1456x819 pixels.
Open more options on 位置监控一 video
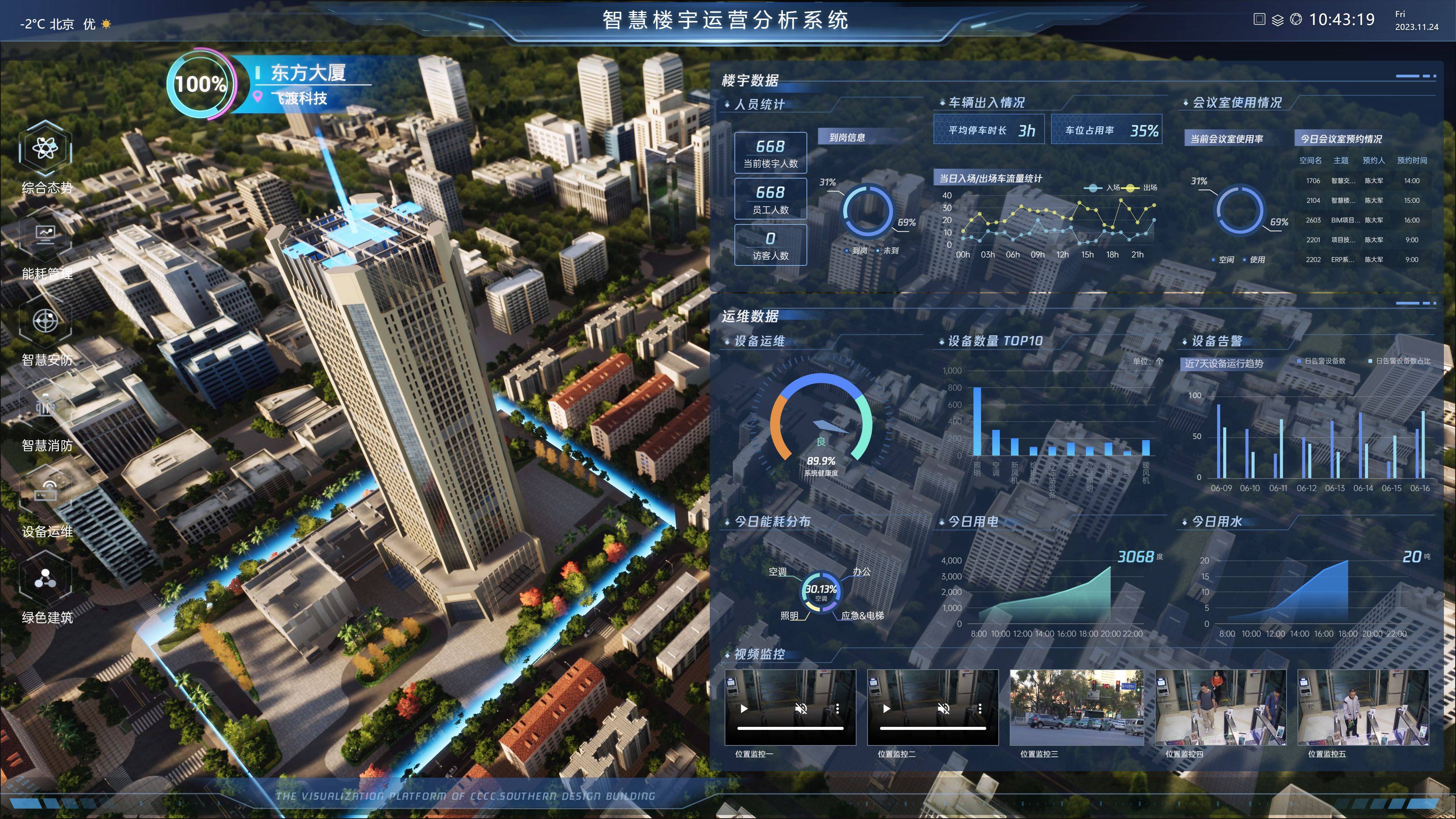click(x=838, y=709)
